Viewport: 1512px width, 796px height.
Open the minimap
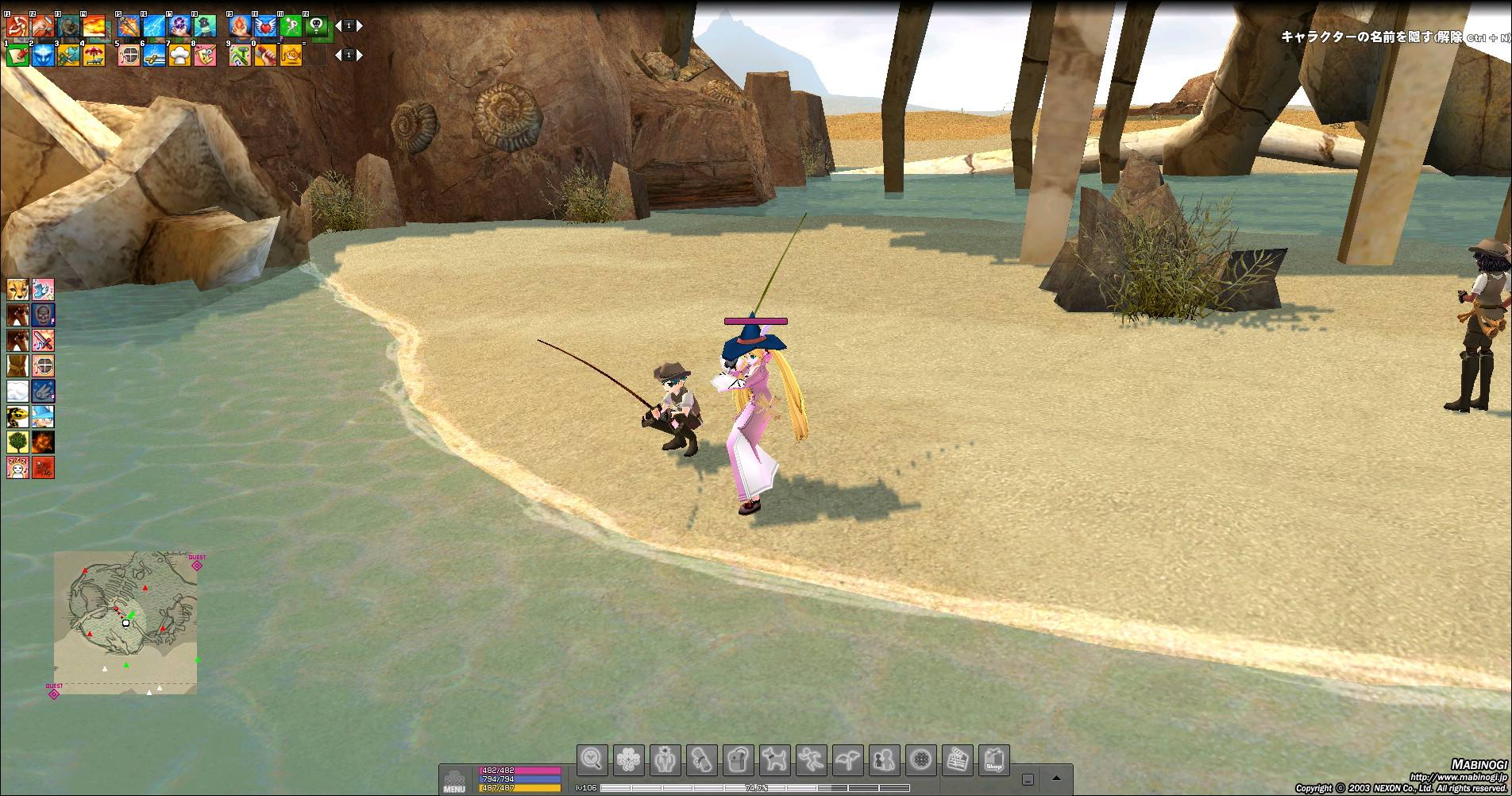tap(125, 623)
